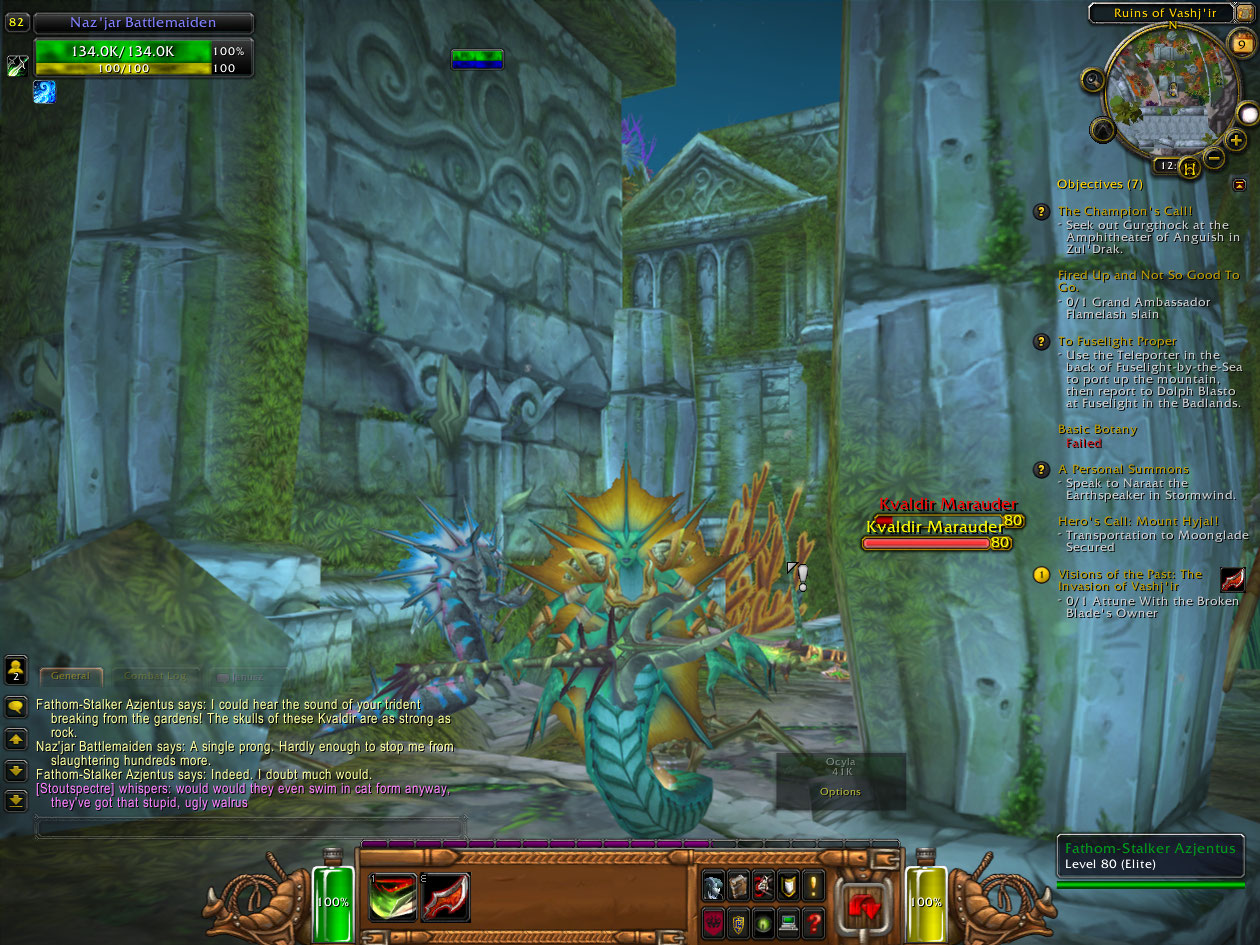Zoom out on the minimap
The image size is (1260, 945).
pos(1214,157)
